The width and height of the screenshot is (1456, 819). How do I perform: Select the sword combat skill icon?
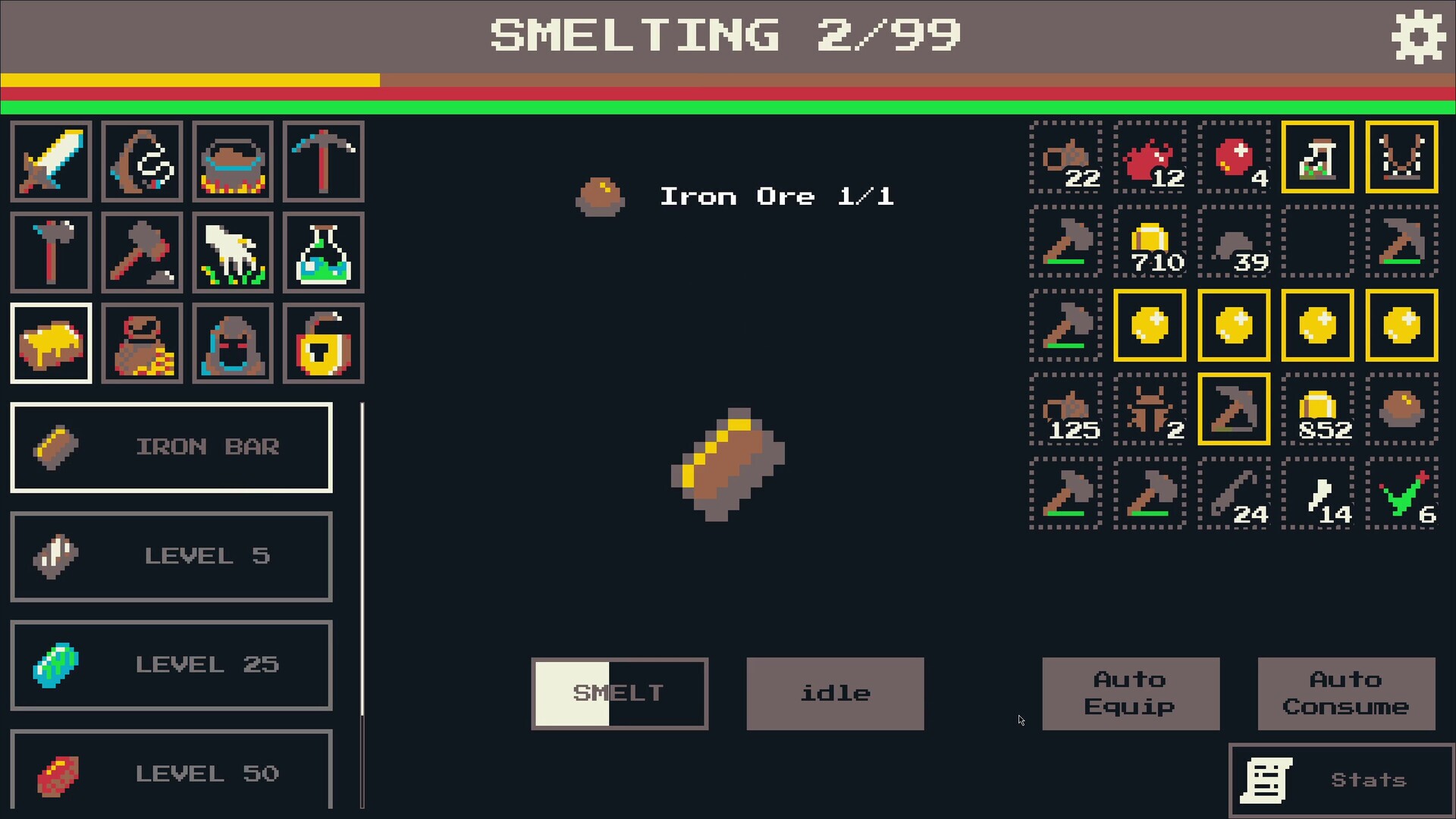[51, 162]
